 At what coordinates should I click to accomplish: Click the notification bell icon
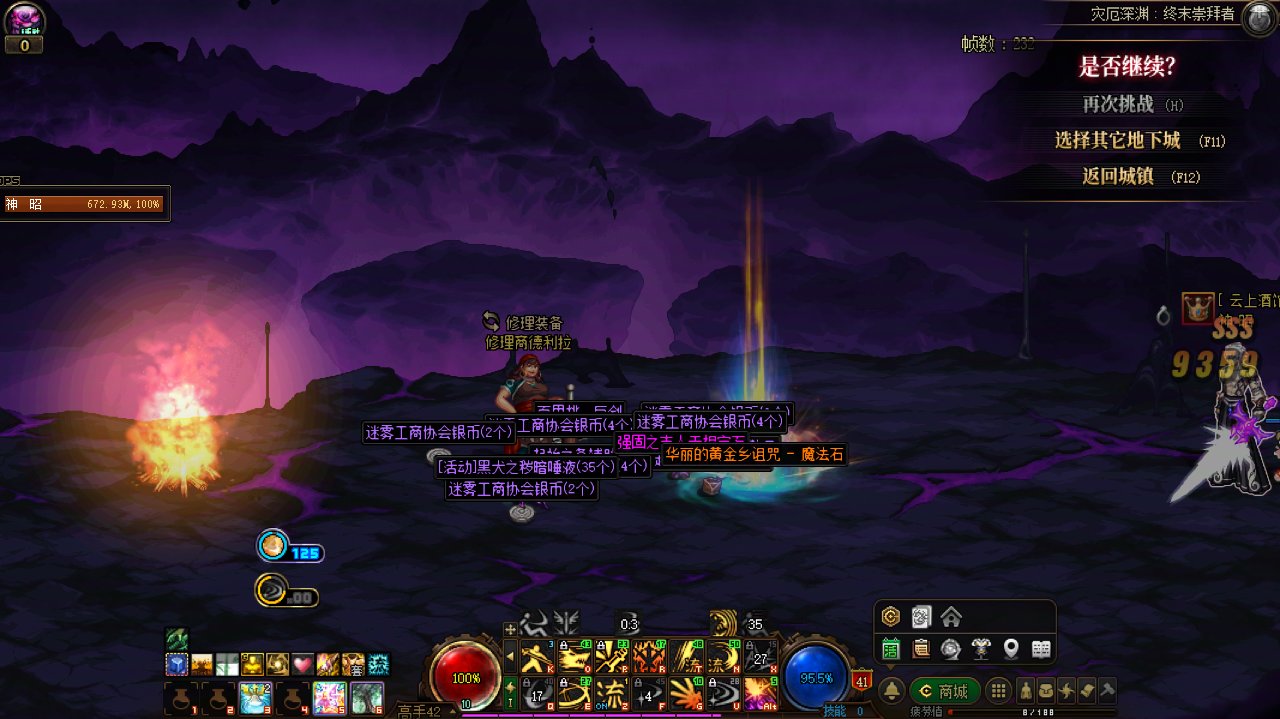click(891, 691)
